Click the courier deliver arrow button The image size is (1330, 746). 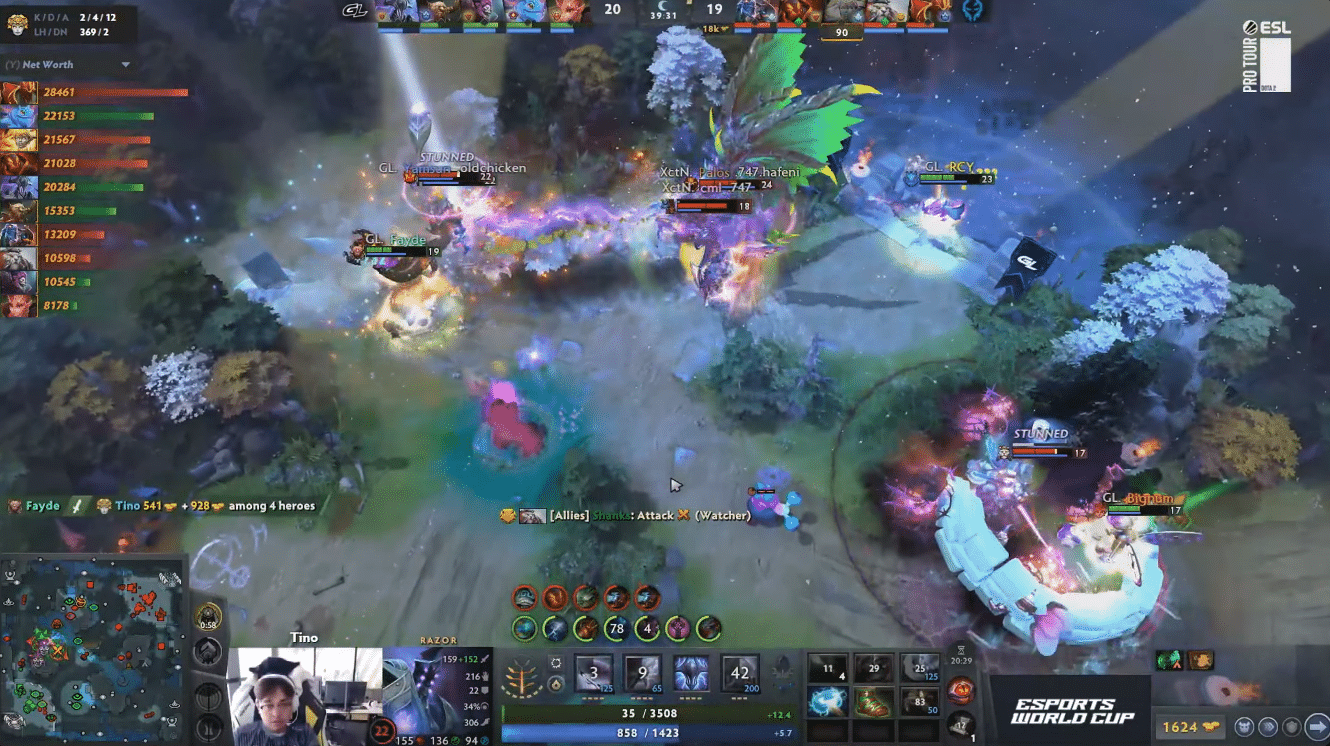click(1317, 727)
